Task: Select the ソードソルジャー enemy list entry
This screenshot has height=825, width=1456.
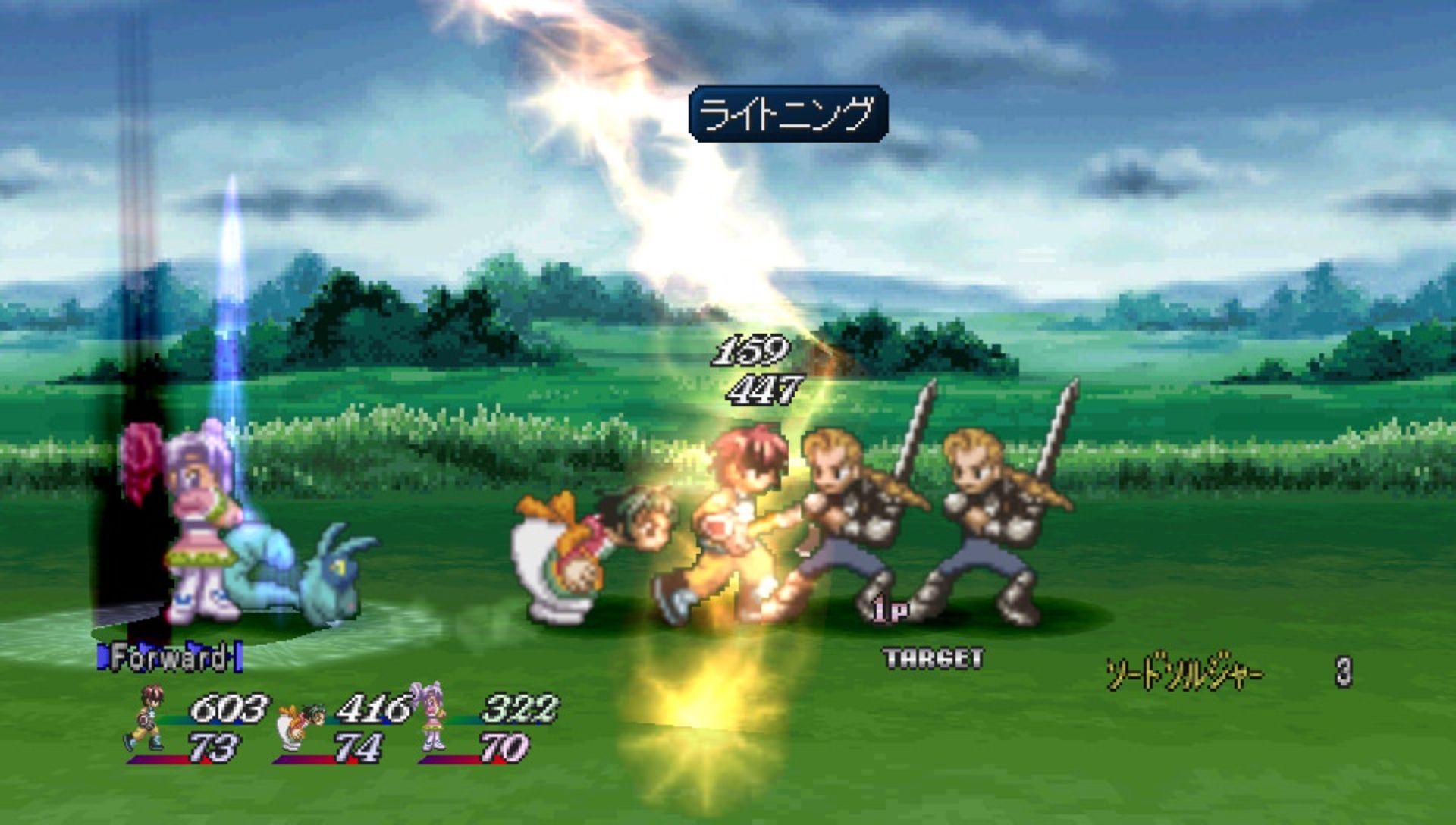Action: pyautogui.click(x=1184, y=673)
